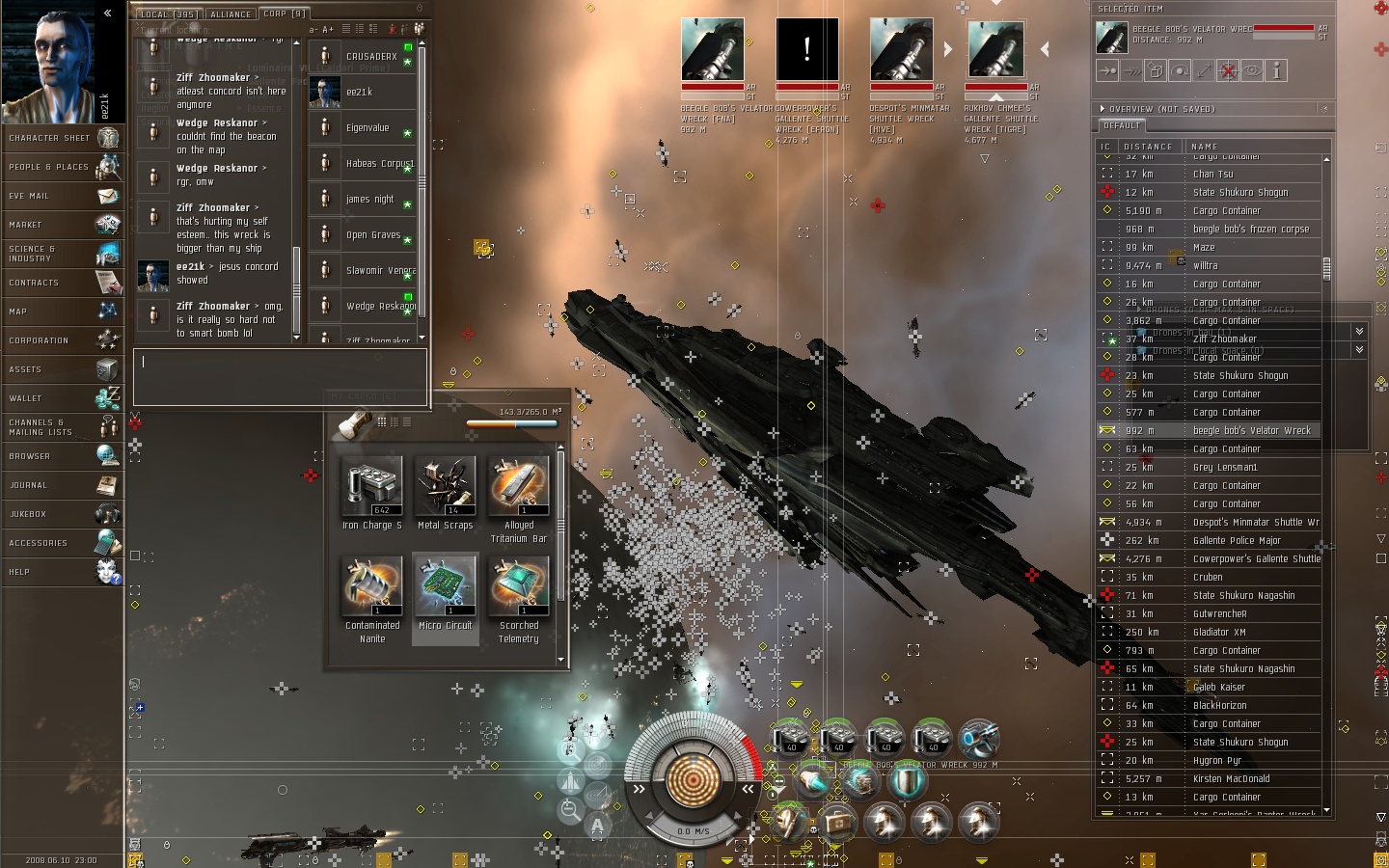
Task: Switch to the Alliance chat tab
Action: [x=231, y=14]
